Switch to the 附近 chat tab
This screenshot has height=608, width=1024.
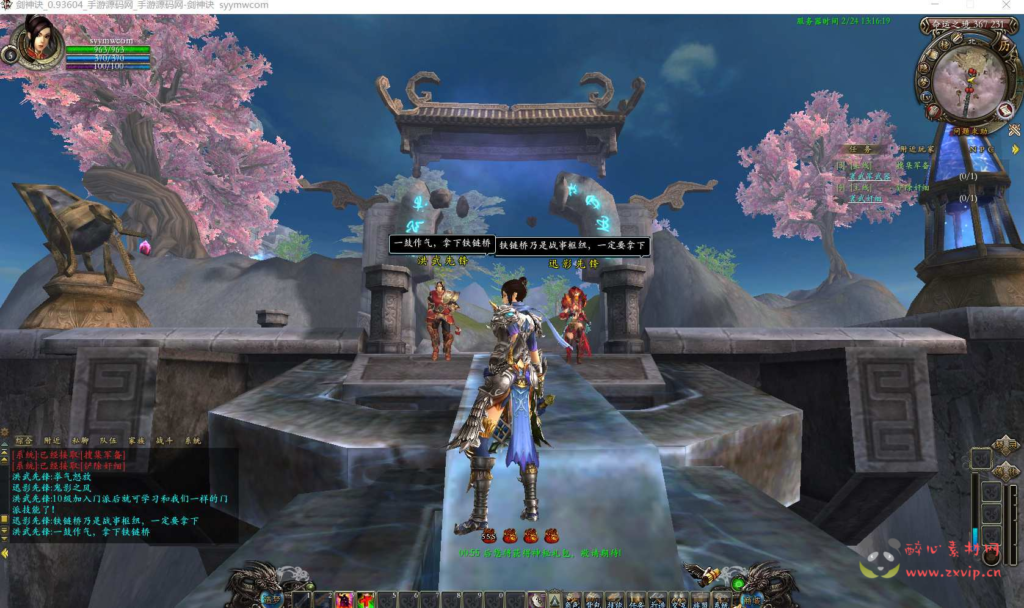[51, 440]
